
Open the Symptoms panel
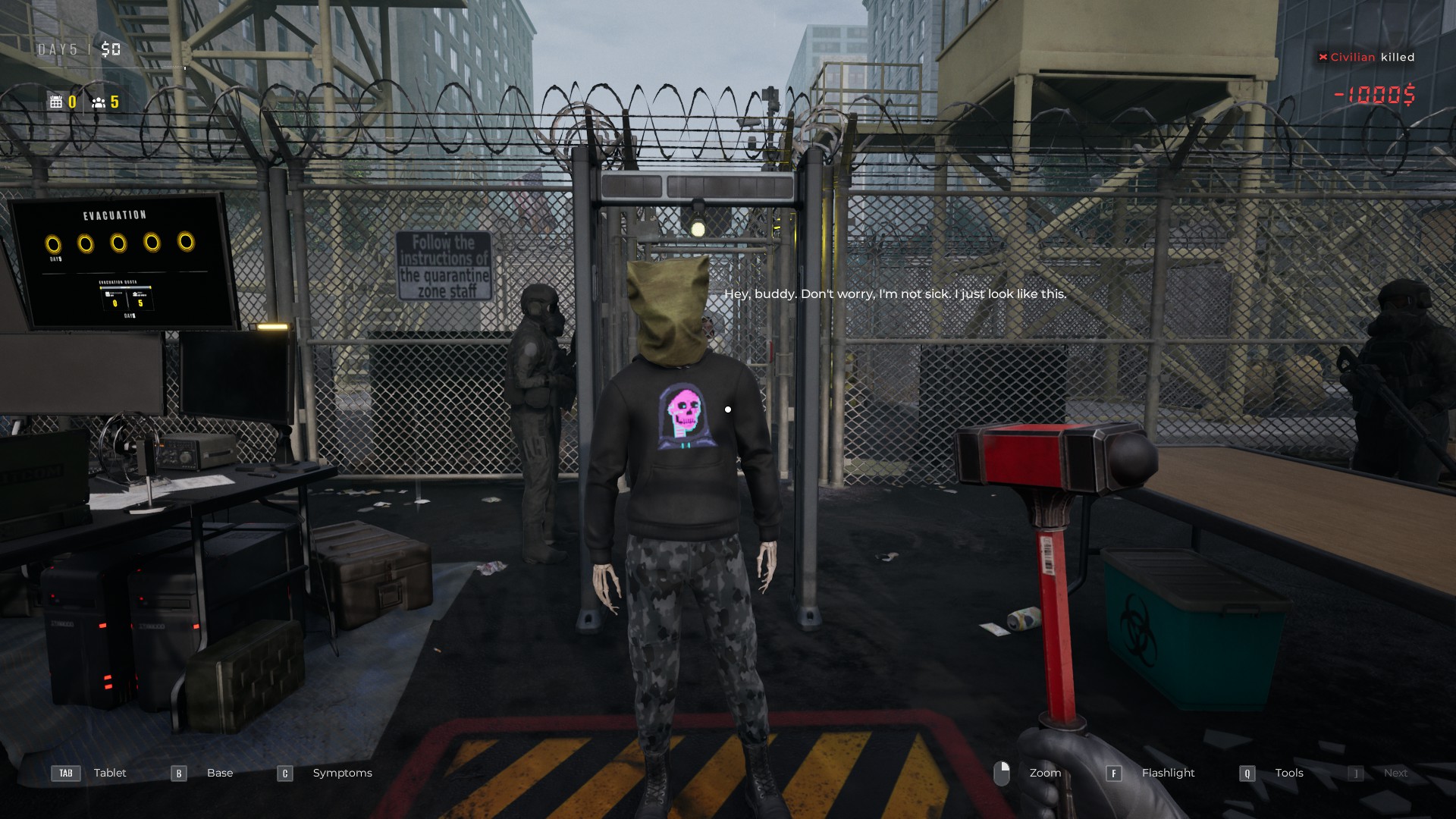tap(341, 773)
